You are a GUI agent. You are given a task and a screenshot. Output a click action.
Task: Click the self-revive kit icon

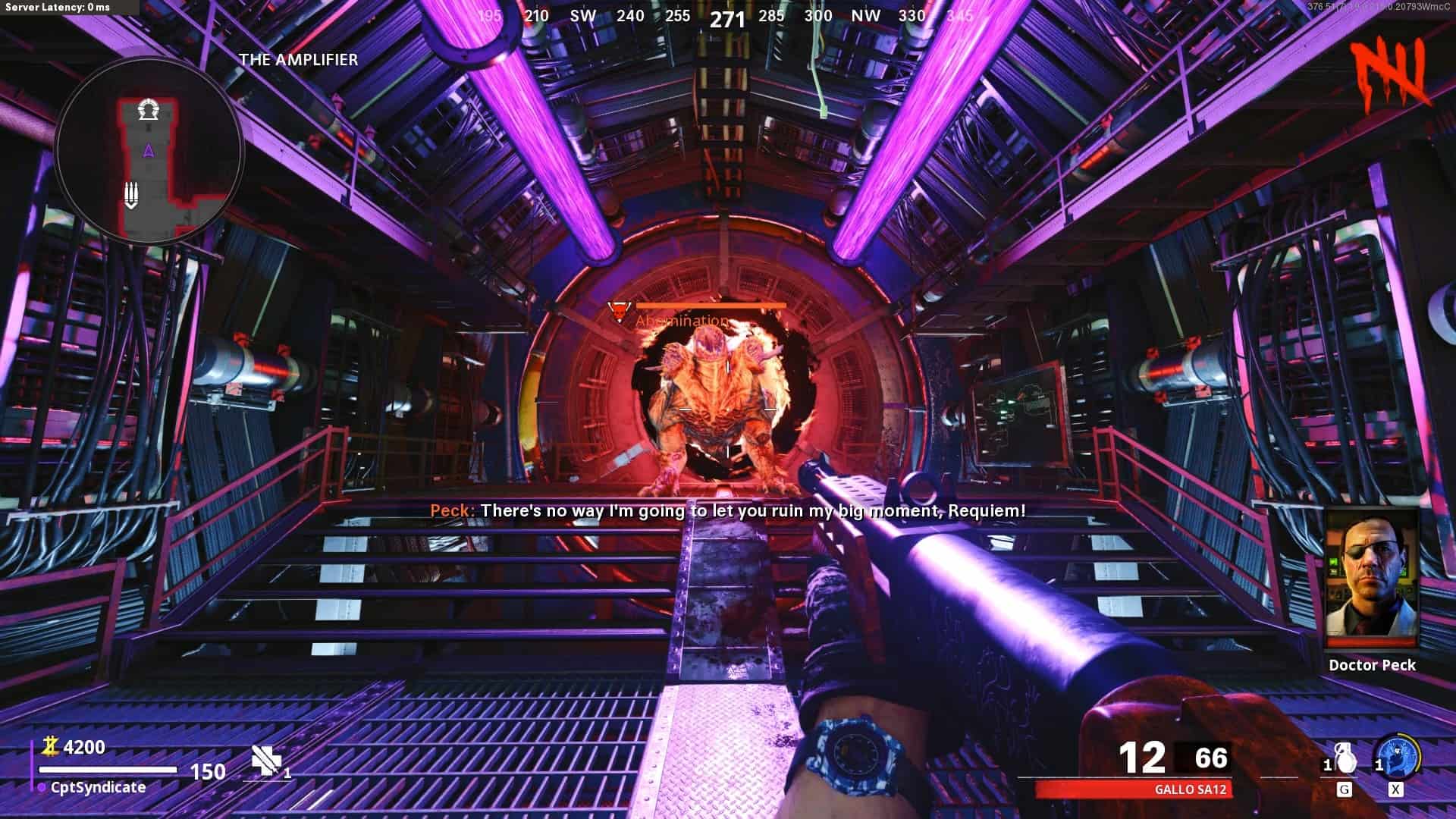pyautogui.click(x=267, y=761)
